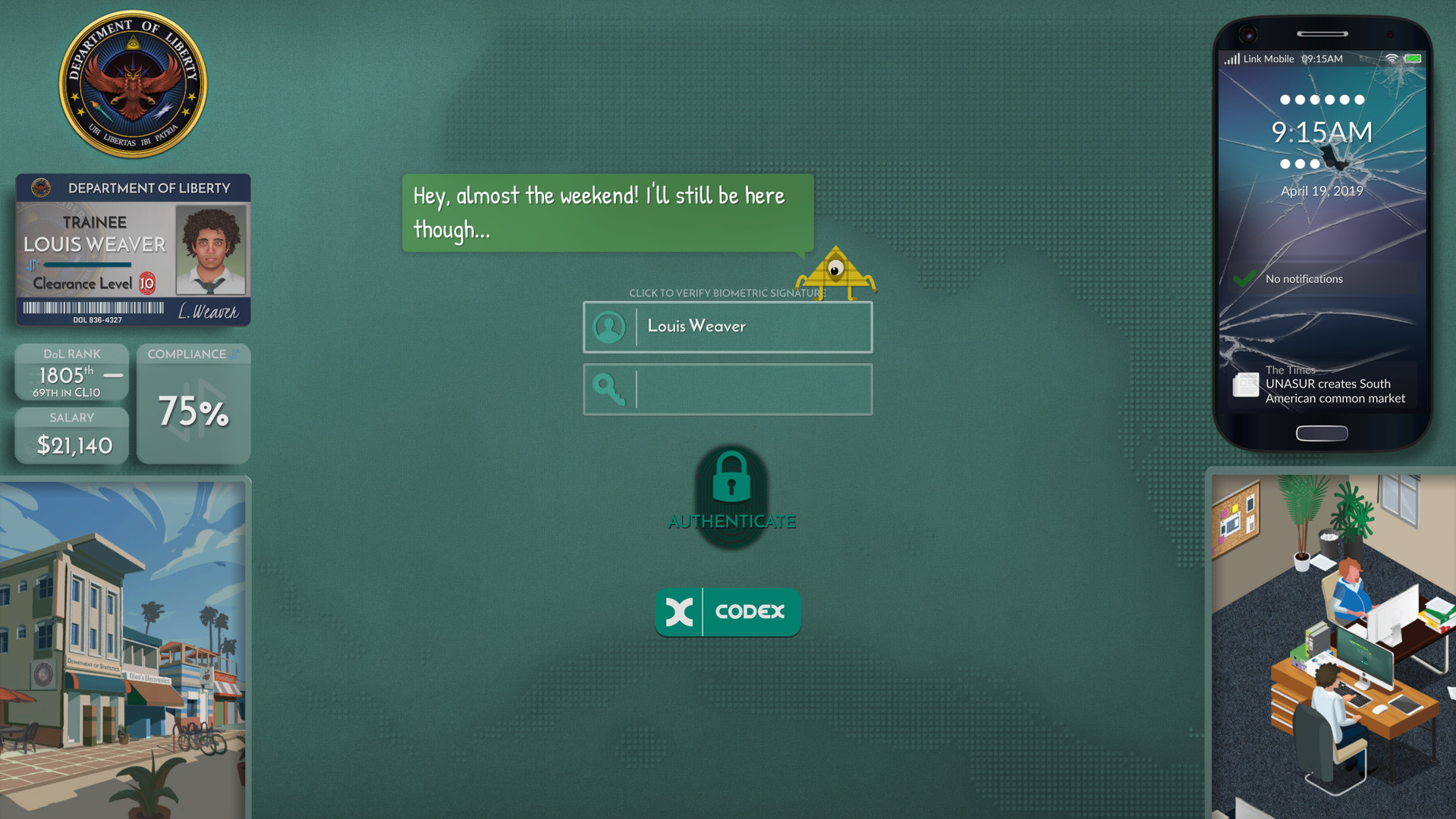Click the wifi icon on the phone status bar

click(x=1391, y=58)
